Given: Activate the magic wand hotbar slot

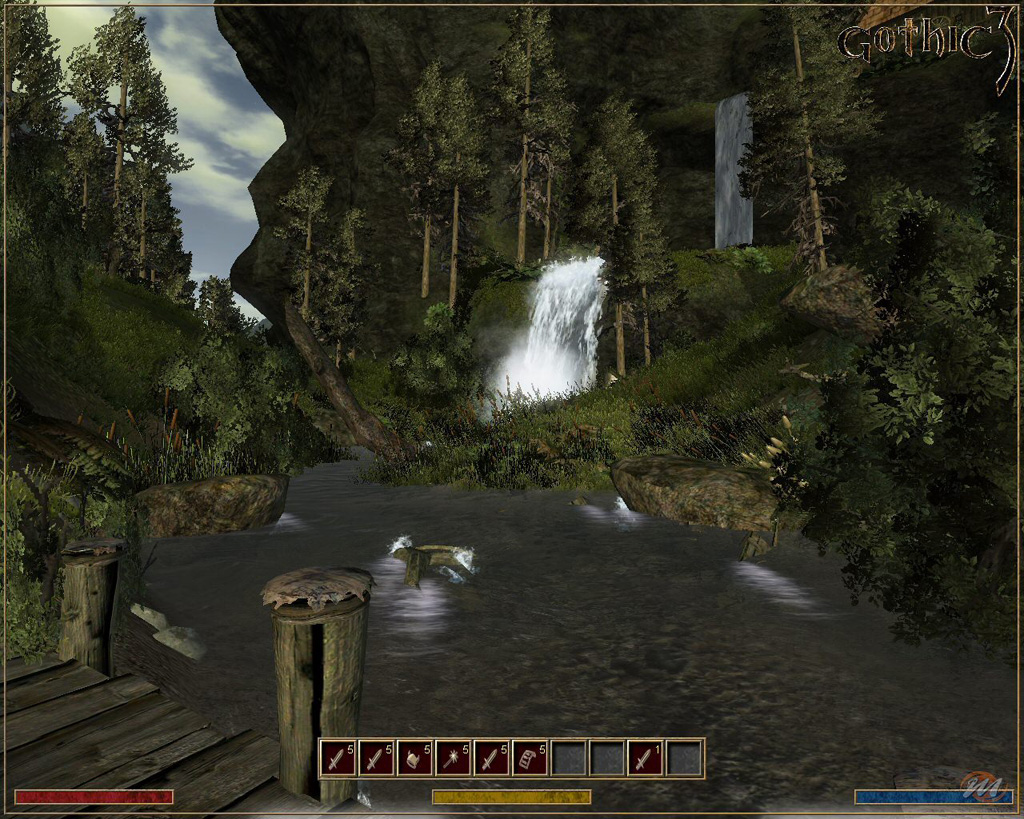Looking at the screenshot, I should [x=453, y=758].
